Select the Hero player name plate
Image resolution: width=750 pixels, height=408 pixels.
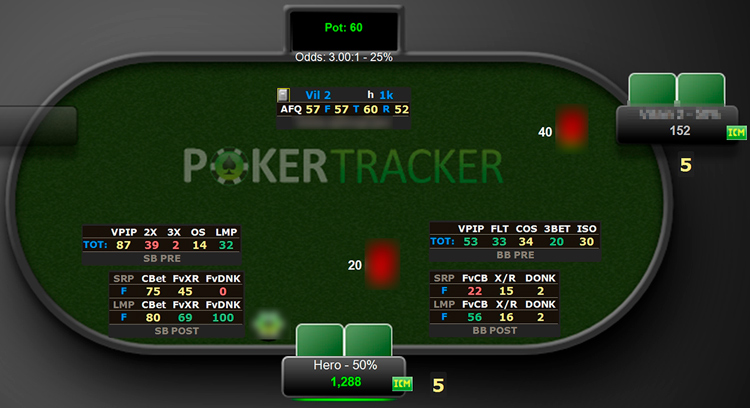click(344, 374)
